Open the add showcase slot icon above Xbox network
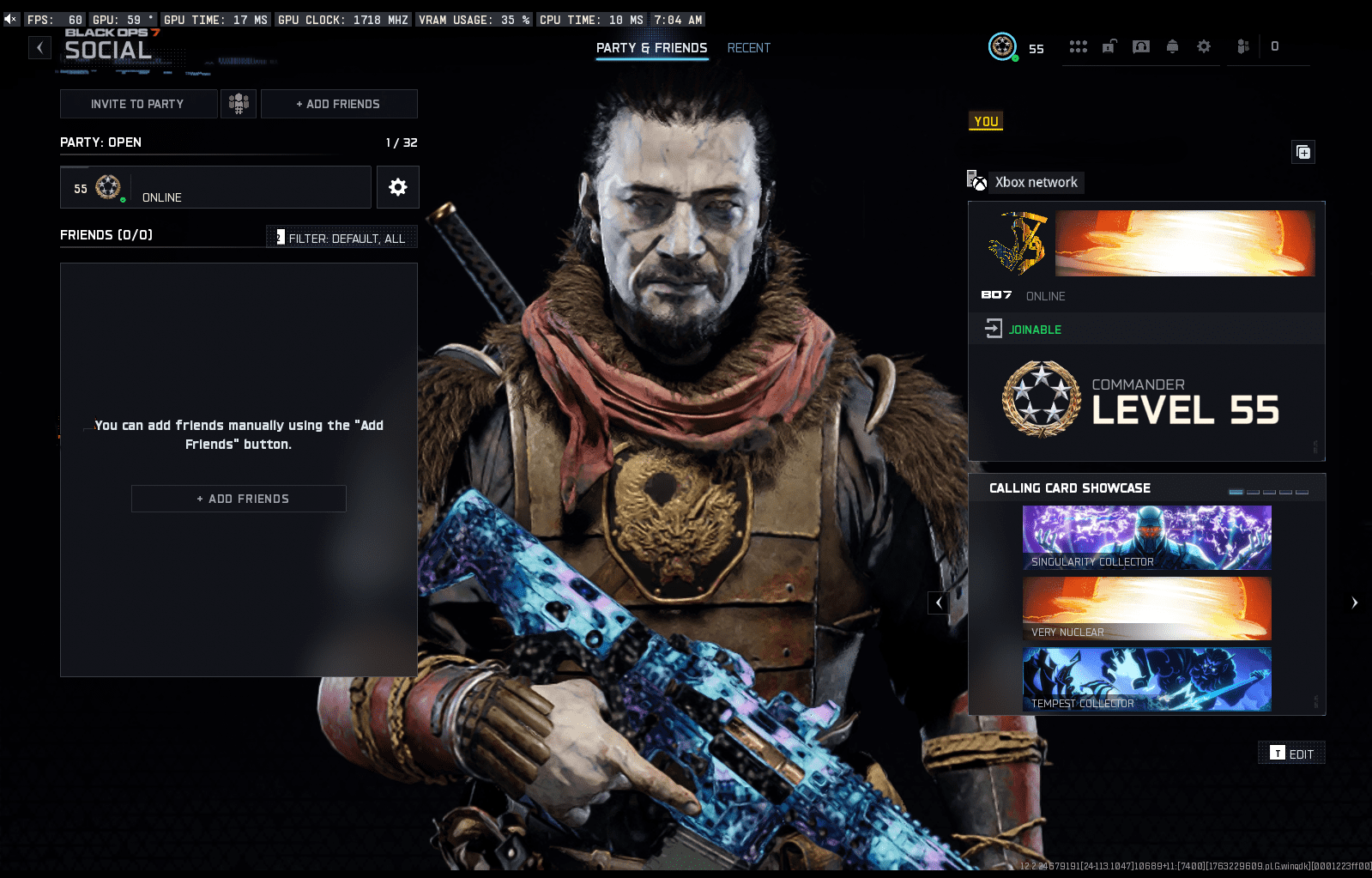The width and height of the screenshot is (1372, 878). tap(1303, 152)
